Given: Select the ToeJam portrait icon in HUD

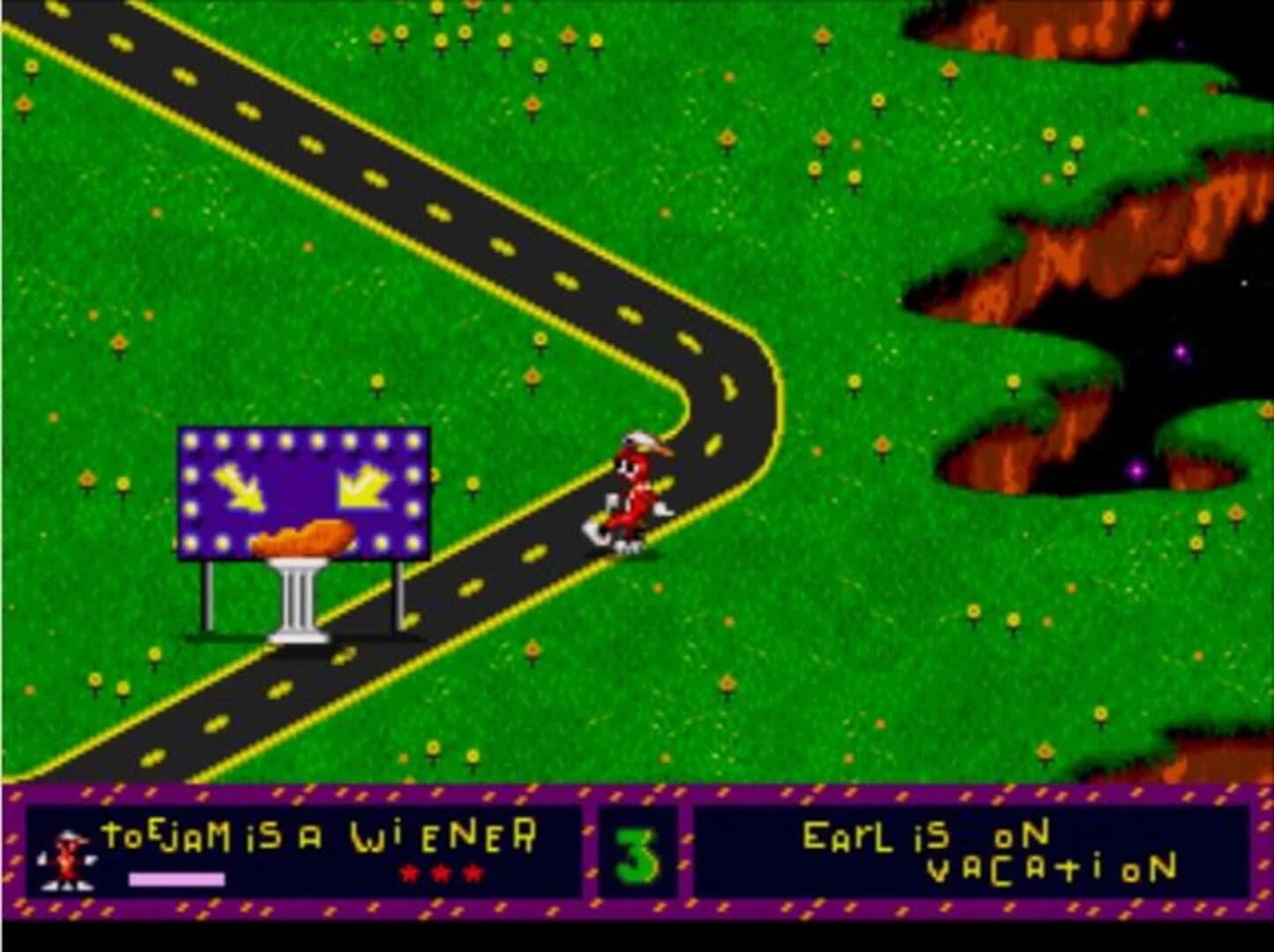Looking at the screenshot, I should point(66,859).
